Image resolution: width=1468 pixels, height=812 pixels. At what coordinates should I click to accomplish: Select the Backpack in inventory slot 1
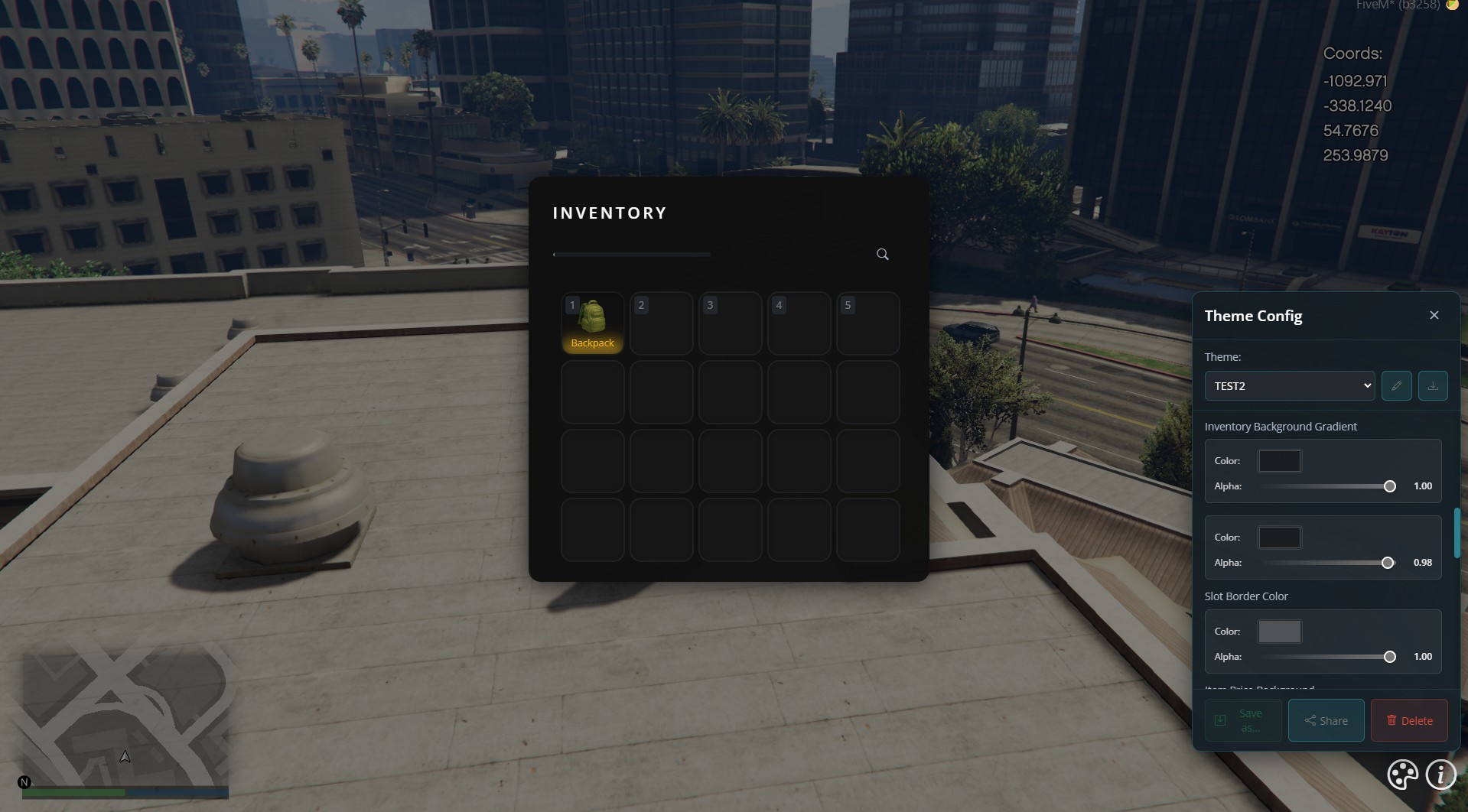[592, 323]
